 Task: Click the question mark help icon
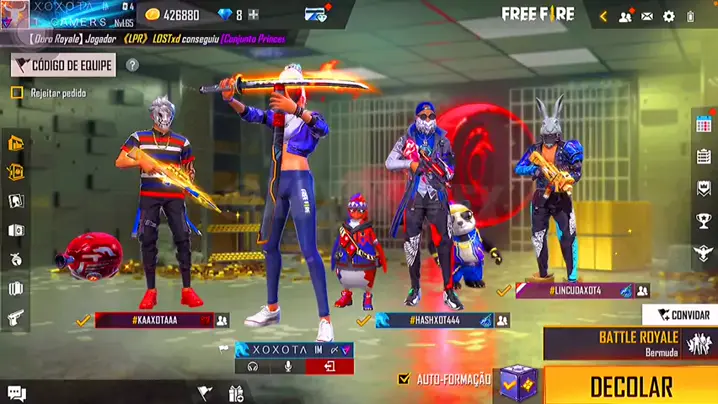coord(132,65)
